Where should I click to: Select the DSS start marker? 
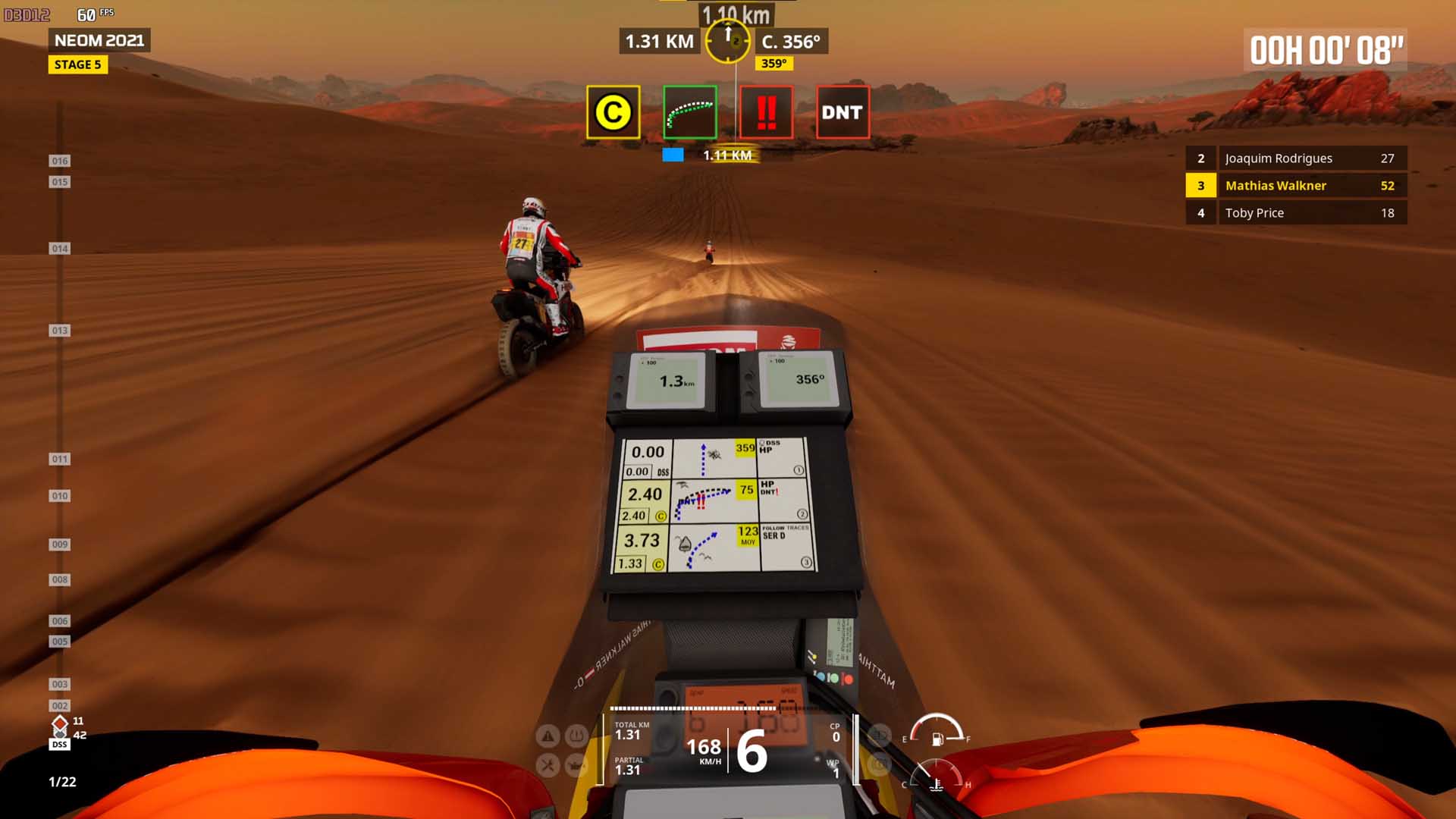[x=59, y=745]
